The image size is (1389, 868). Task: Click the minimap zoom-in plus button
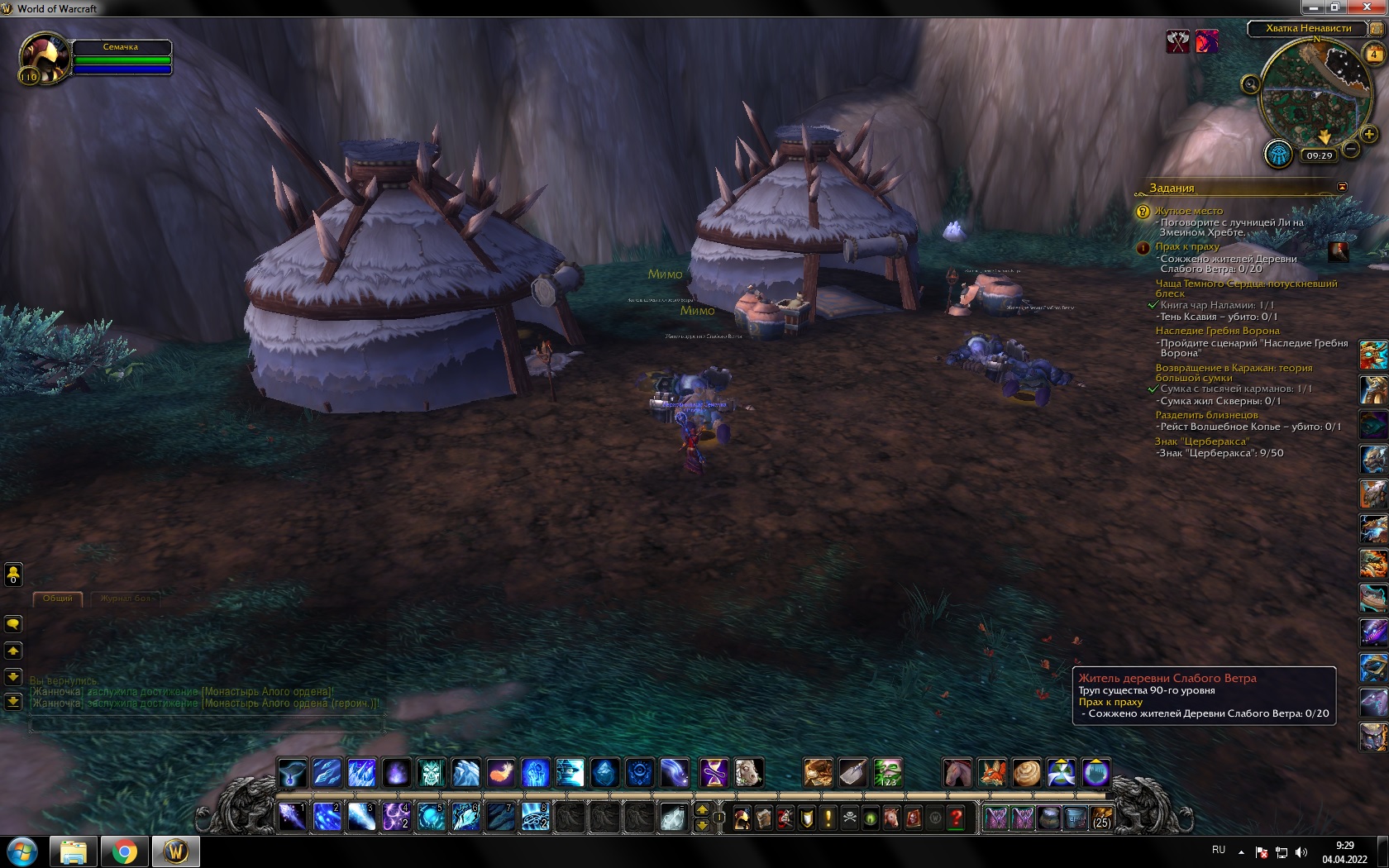tap(1369, 134)
